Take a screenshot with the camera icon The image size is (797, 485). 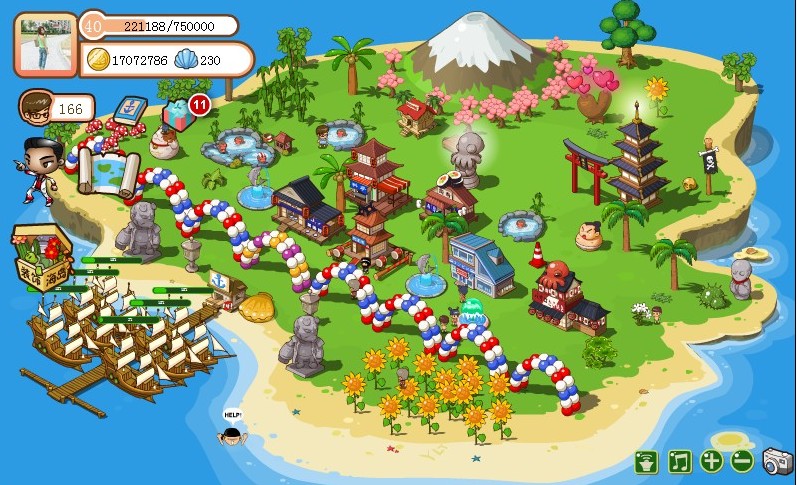pyautogui.click(x=776, y=461)
